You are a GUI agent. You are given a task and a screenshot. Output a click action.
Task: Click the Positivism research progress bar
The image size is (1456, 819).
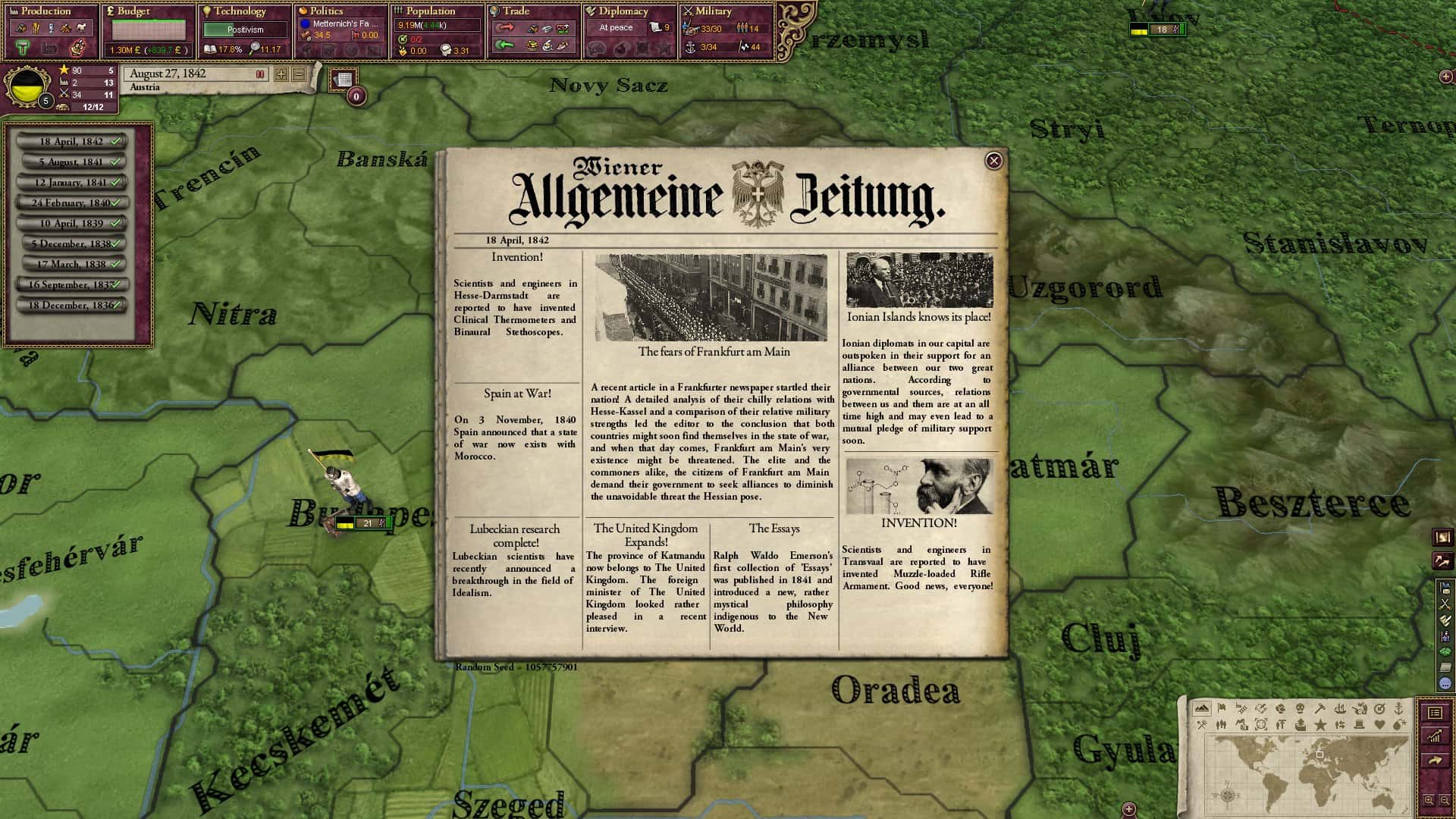tap(246, 30)
